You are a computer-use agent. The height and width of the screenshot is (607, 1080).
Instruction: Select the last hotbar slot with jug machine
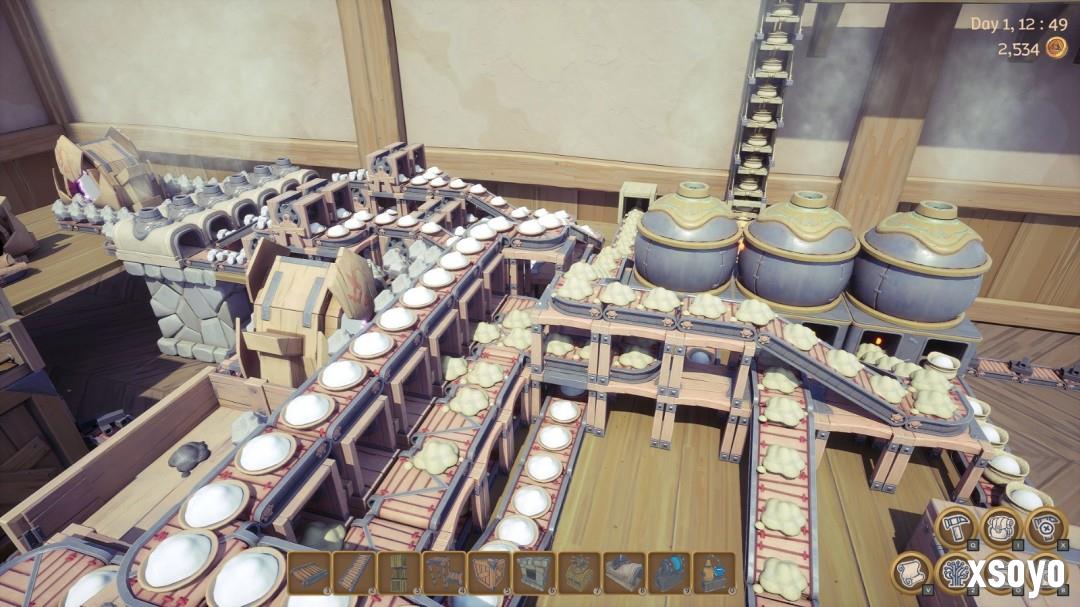(x=714, y=573)
